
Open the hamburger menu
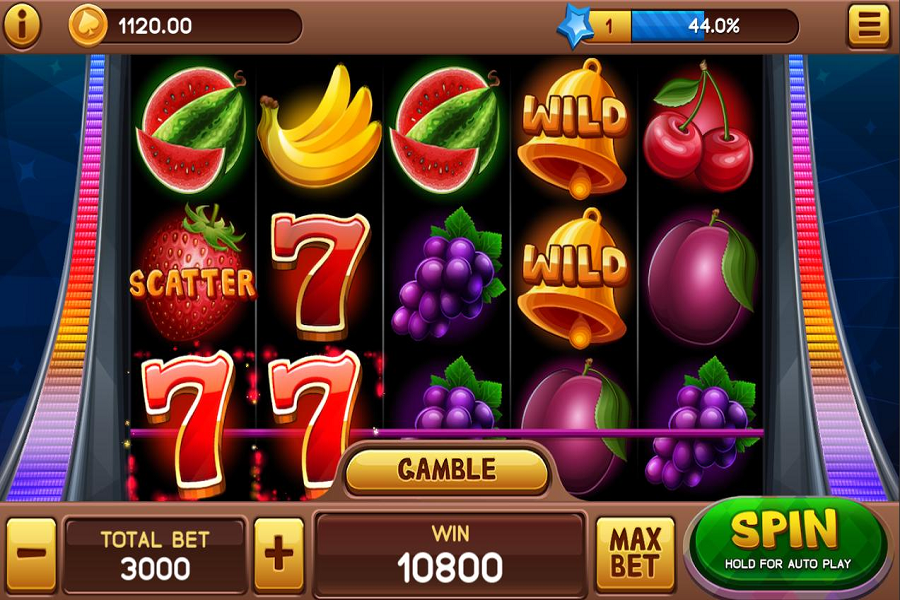tap(868, 25)
